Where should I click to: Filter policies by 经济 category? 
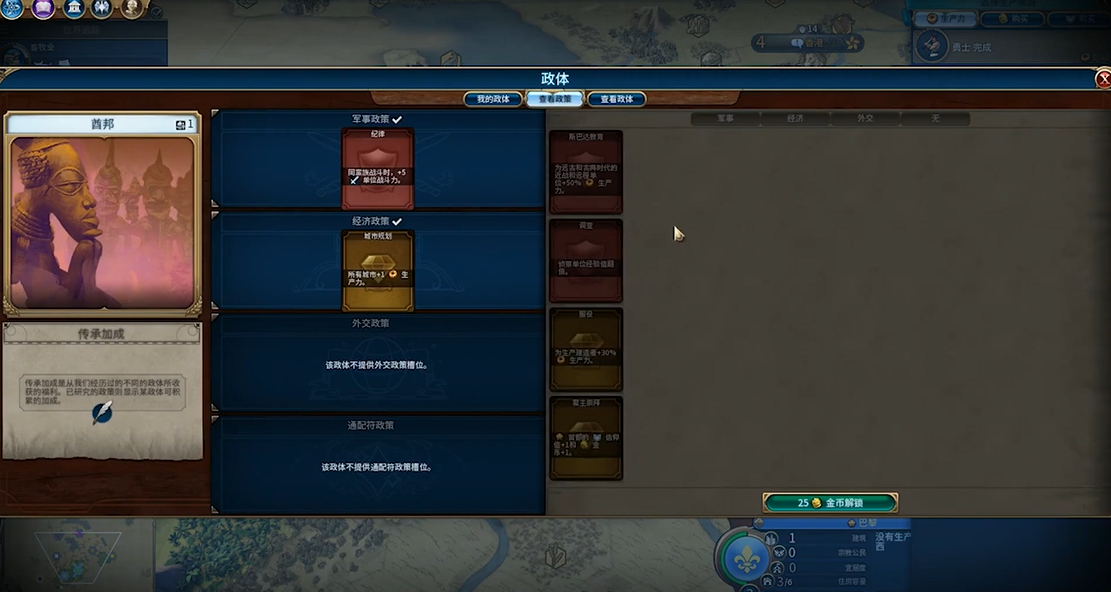[x=795, y=118]
